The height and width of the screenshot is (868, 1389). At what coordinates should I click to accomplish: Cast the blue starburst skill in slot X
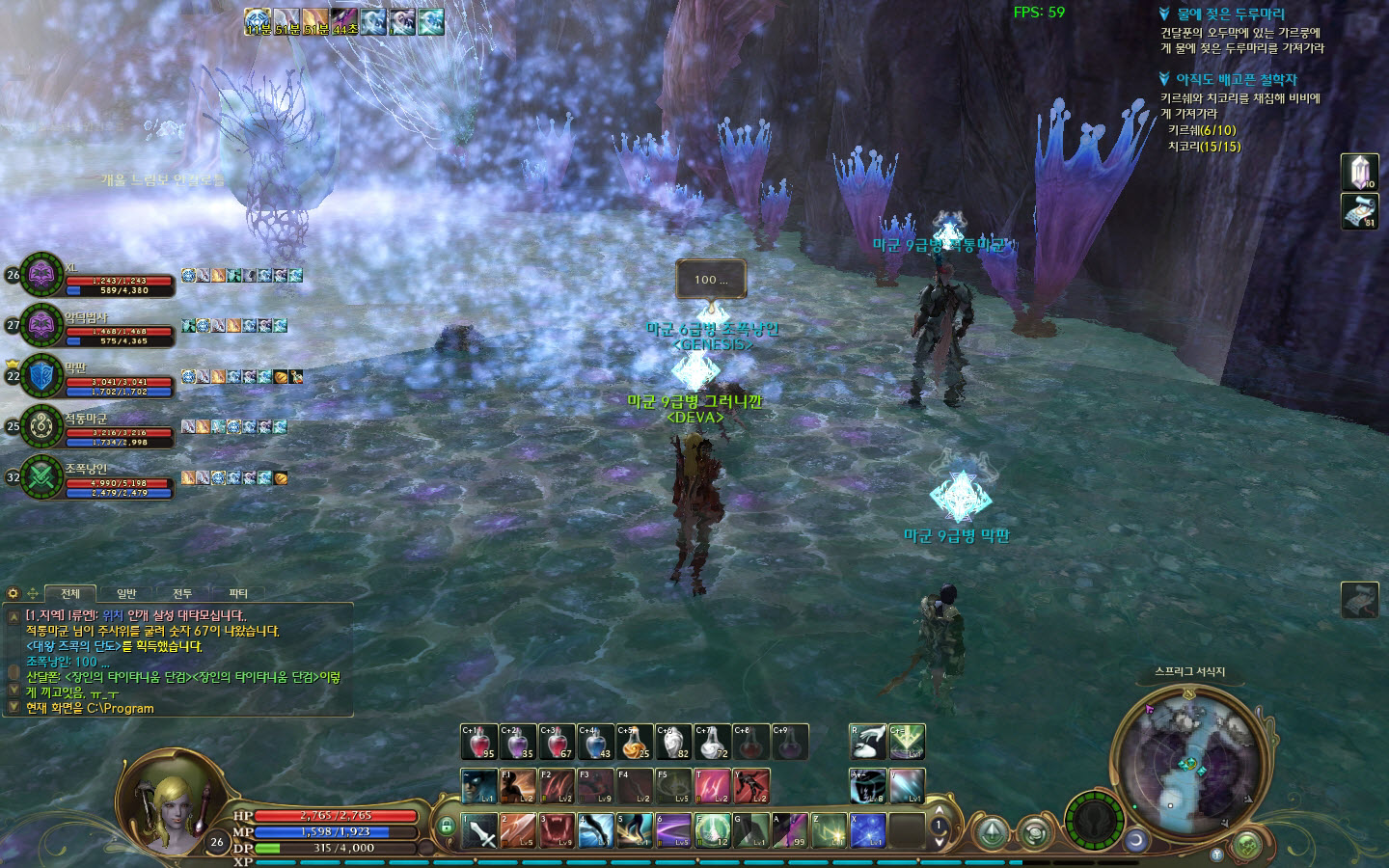868,830
